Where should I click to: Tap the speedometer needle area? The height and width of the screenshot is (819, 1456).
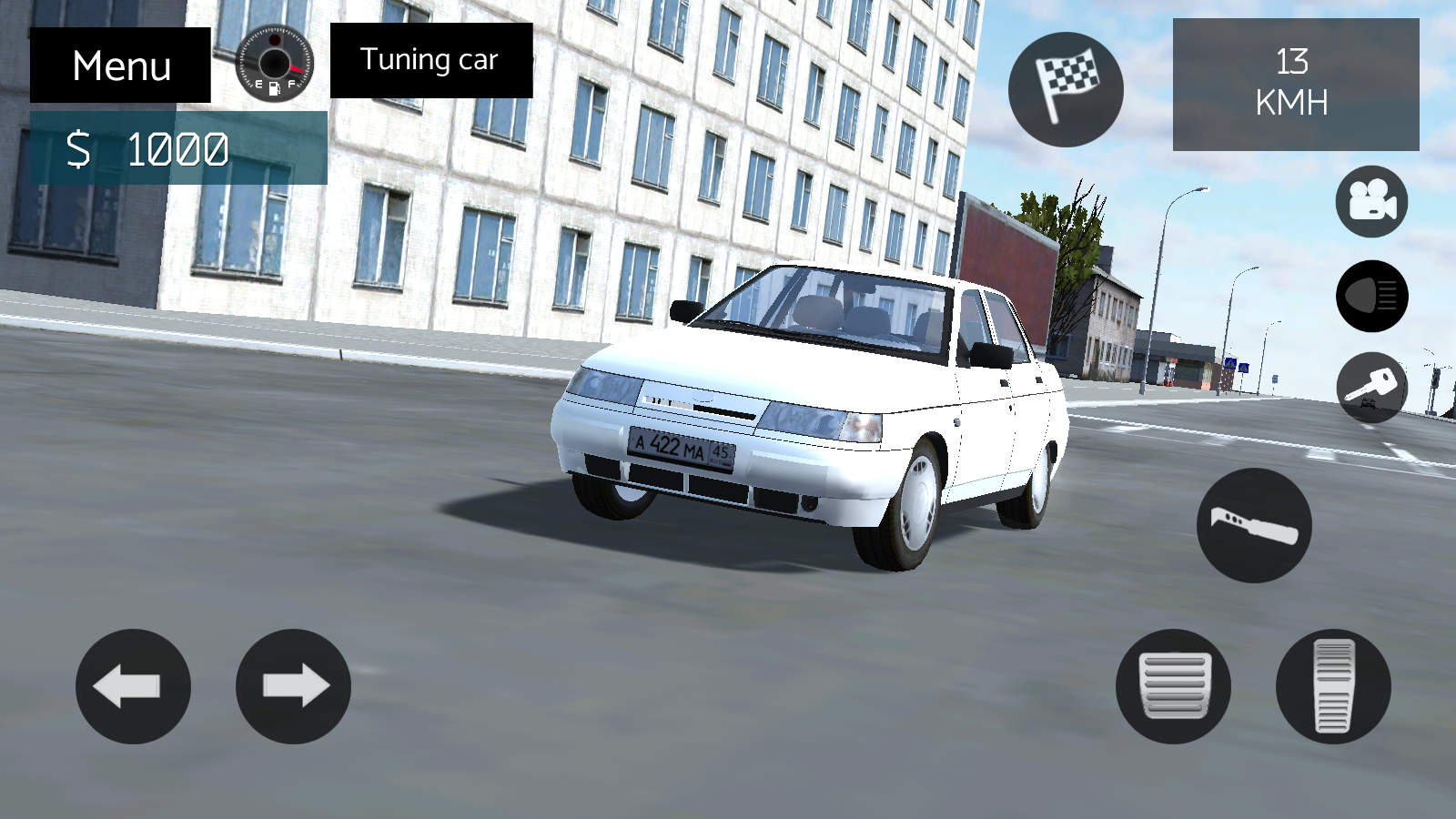tap(272, 64)
